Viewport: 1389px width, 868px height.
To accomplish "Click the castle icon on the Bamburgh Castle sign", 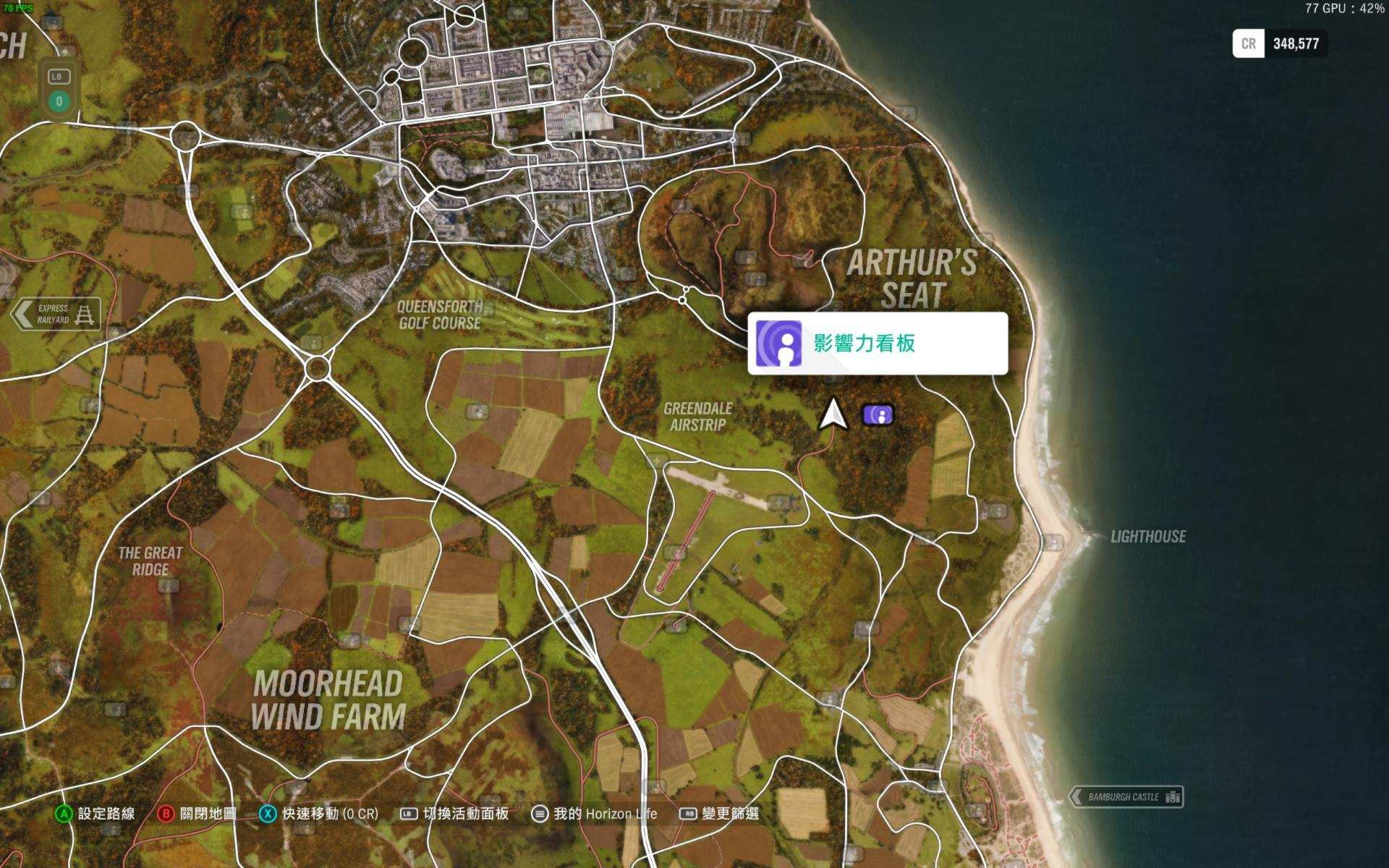I will click(x=1172, y=797).
